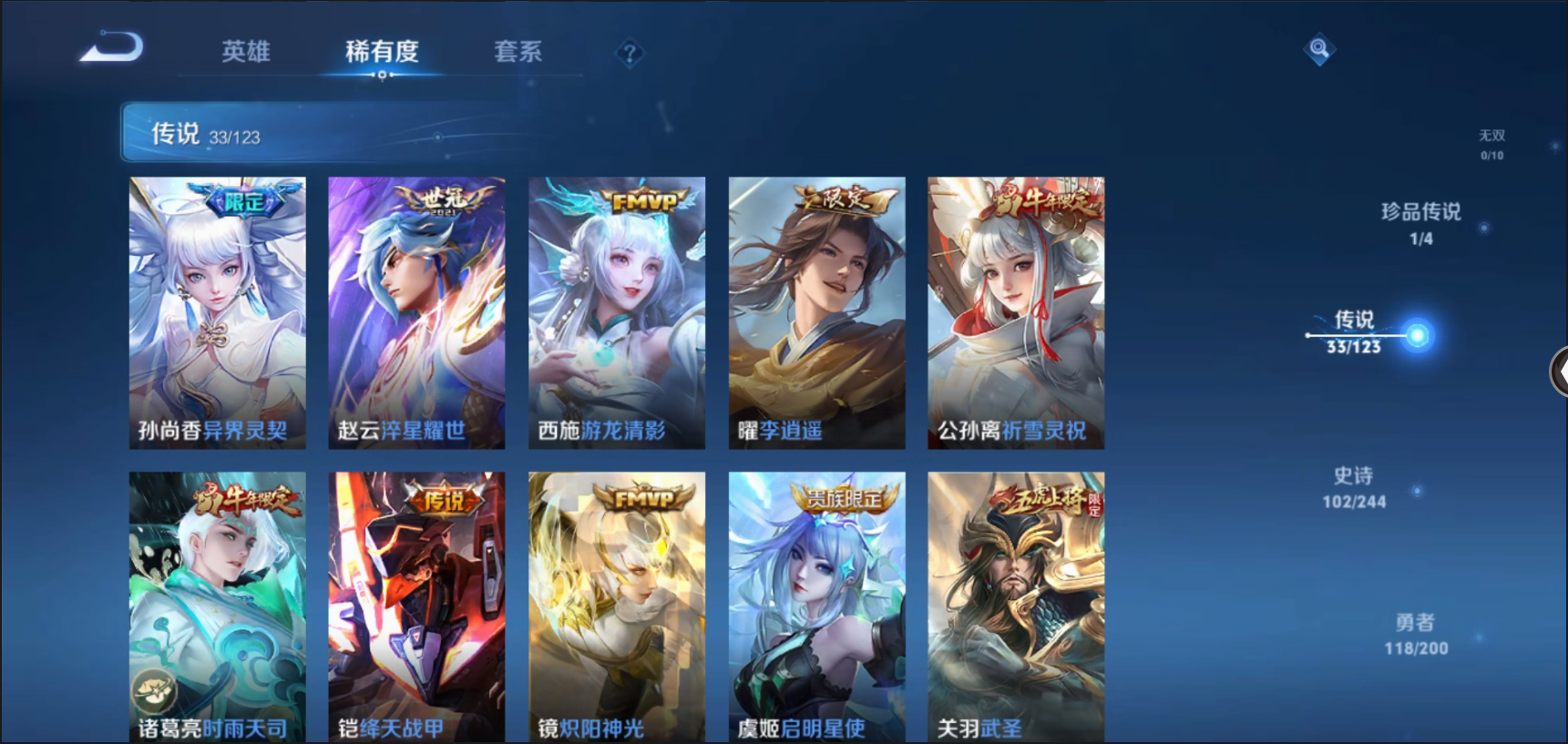Open the 西施 游龙清影 skin
Screen dimensions: 1568x744
point(617,312)
